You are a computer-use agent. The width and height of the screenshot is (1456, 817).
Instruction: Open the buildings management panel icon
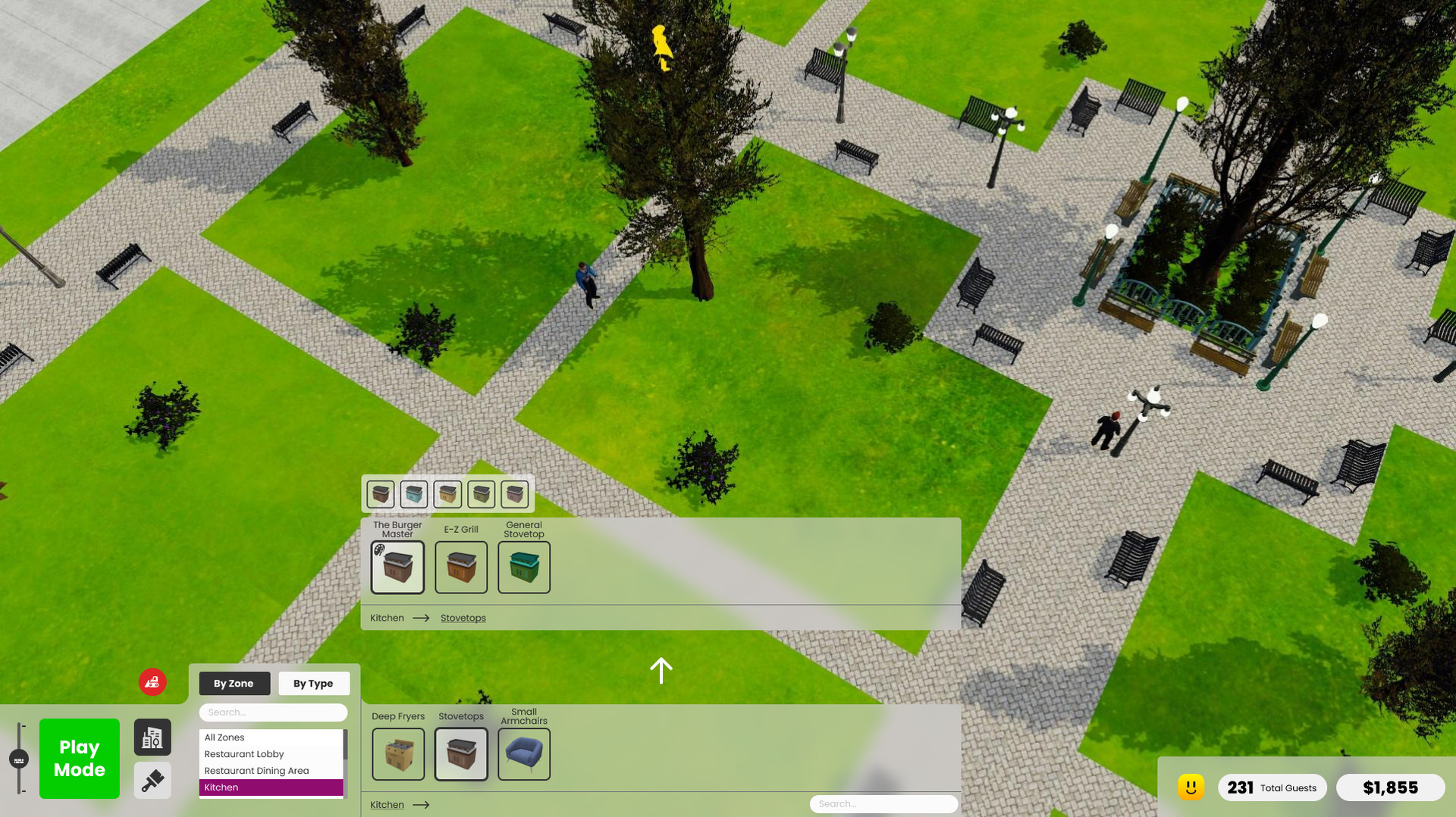pos(152,737)
